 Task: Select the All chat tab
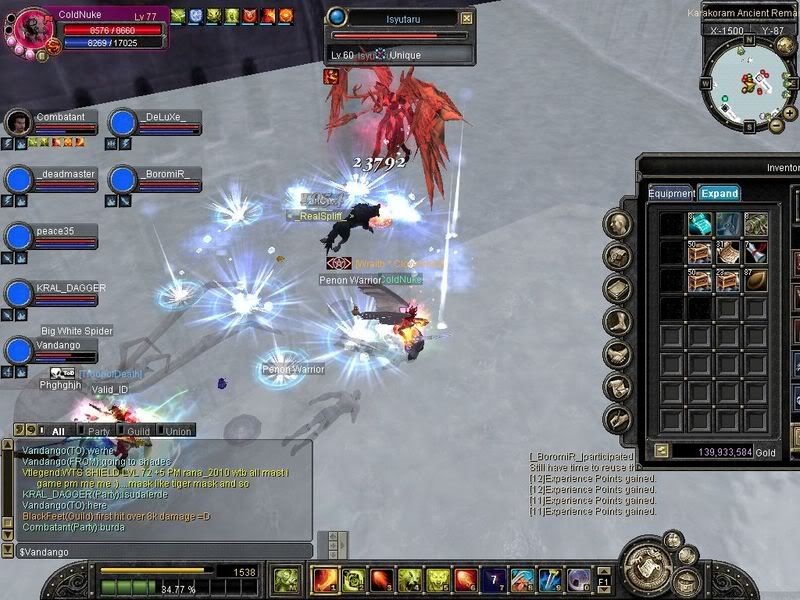tap(57, 431)
